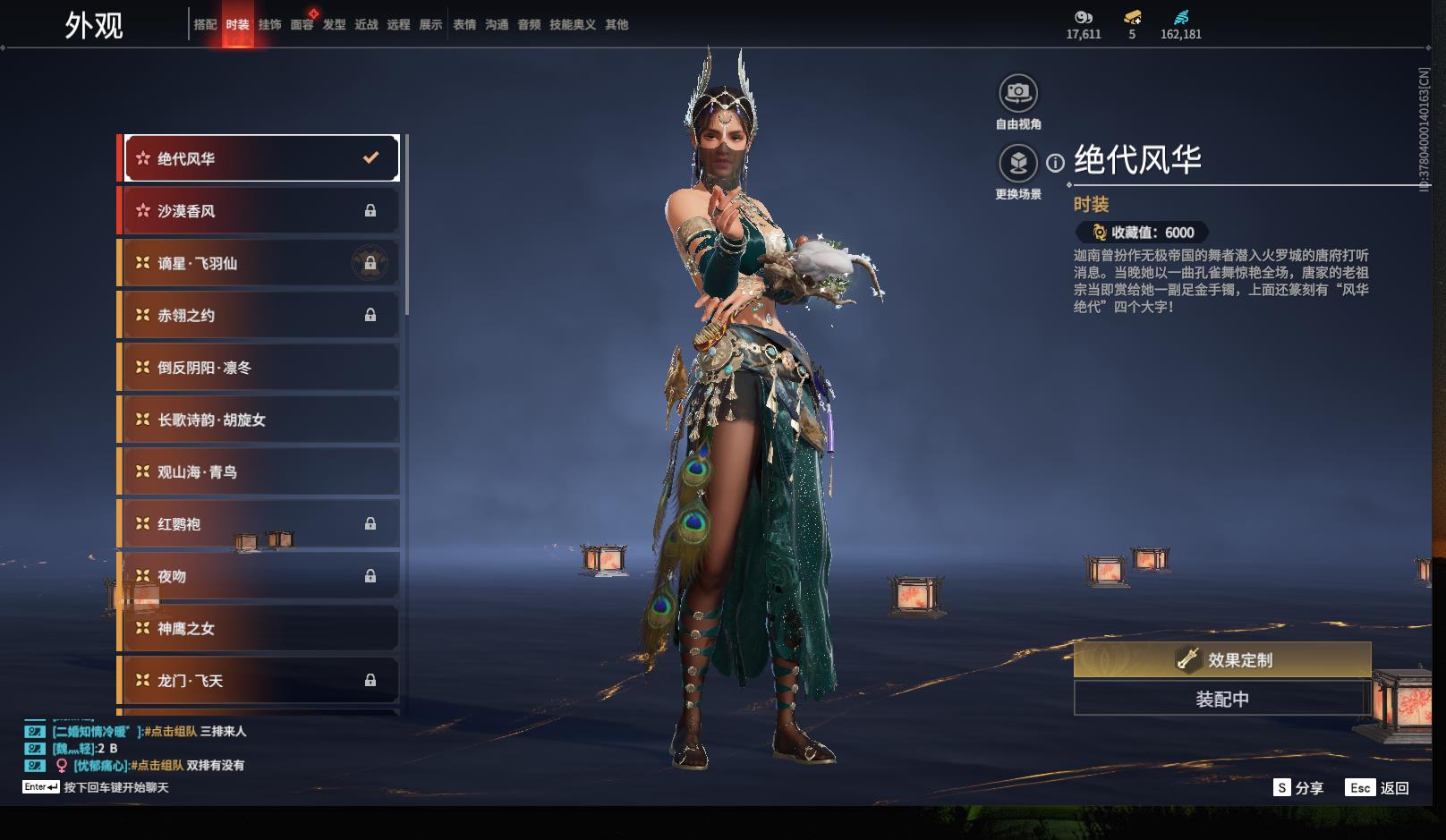This screenshot has width=1446, height=840.
Task: Click the 更换场景 change scene icon
Action: (x=1017, y=163)
